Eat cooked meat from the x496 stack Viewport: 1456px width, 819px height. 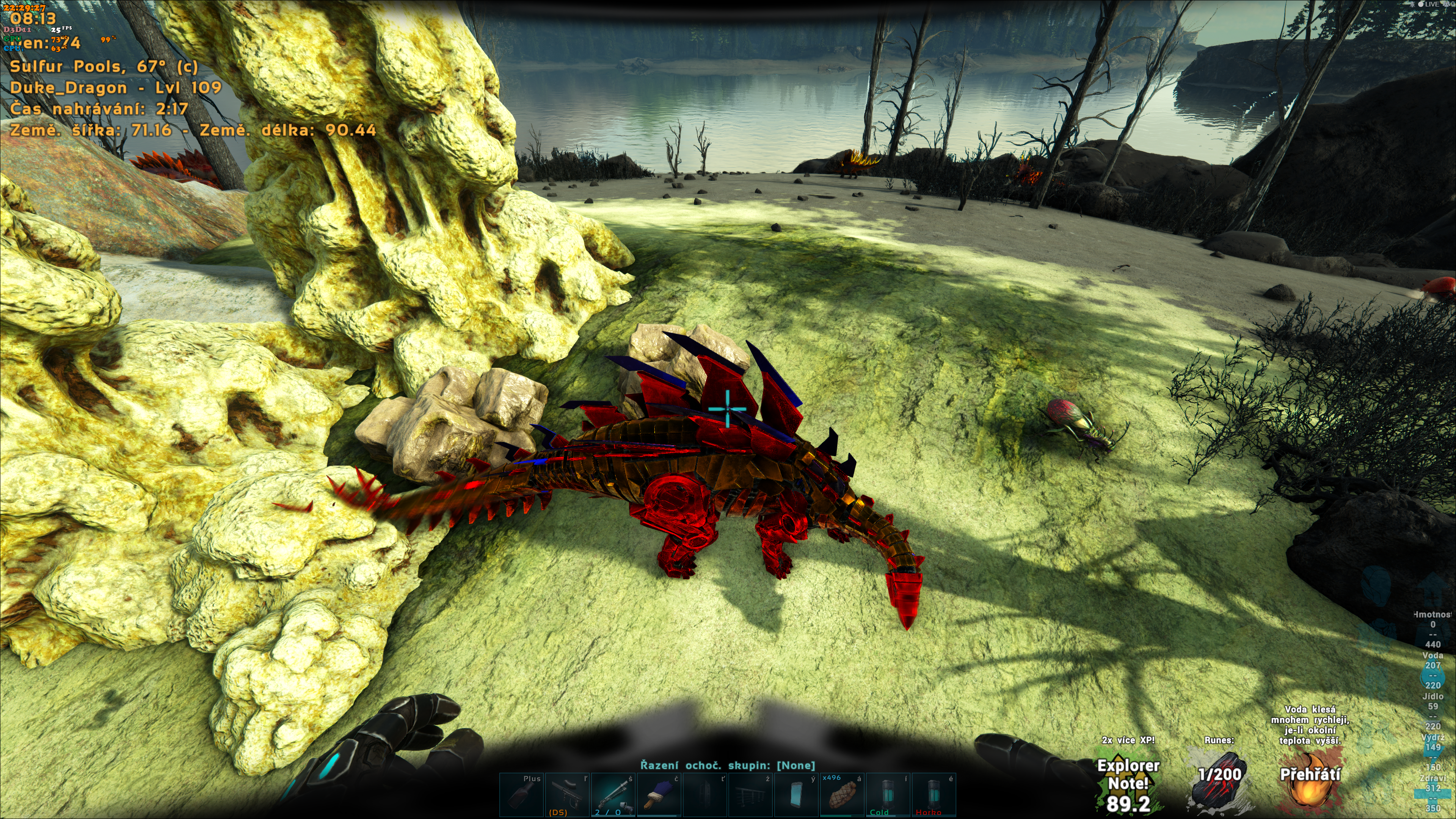coord(842,795)
